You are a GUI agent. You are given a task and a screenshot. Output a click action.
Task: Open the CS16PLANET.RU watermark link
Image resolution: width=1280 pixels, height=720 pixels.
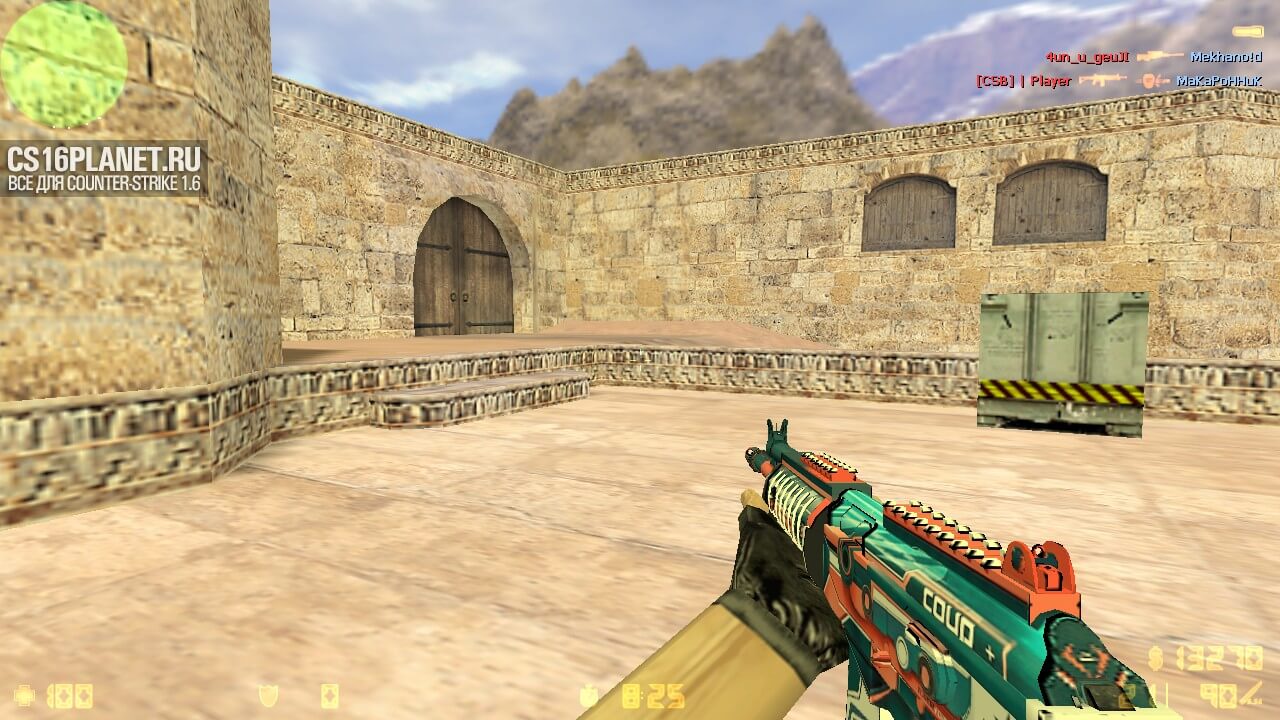click(x=104, y=167)
